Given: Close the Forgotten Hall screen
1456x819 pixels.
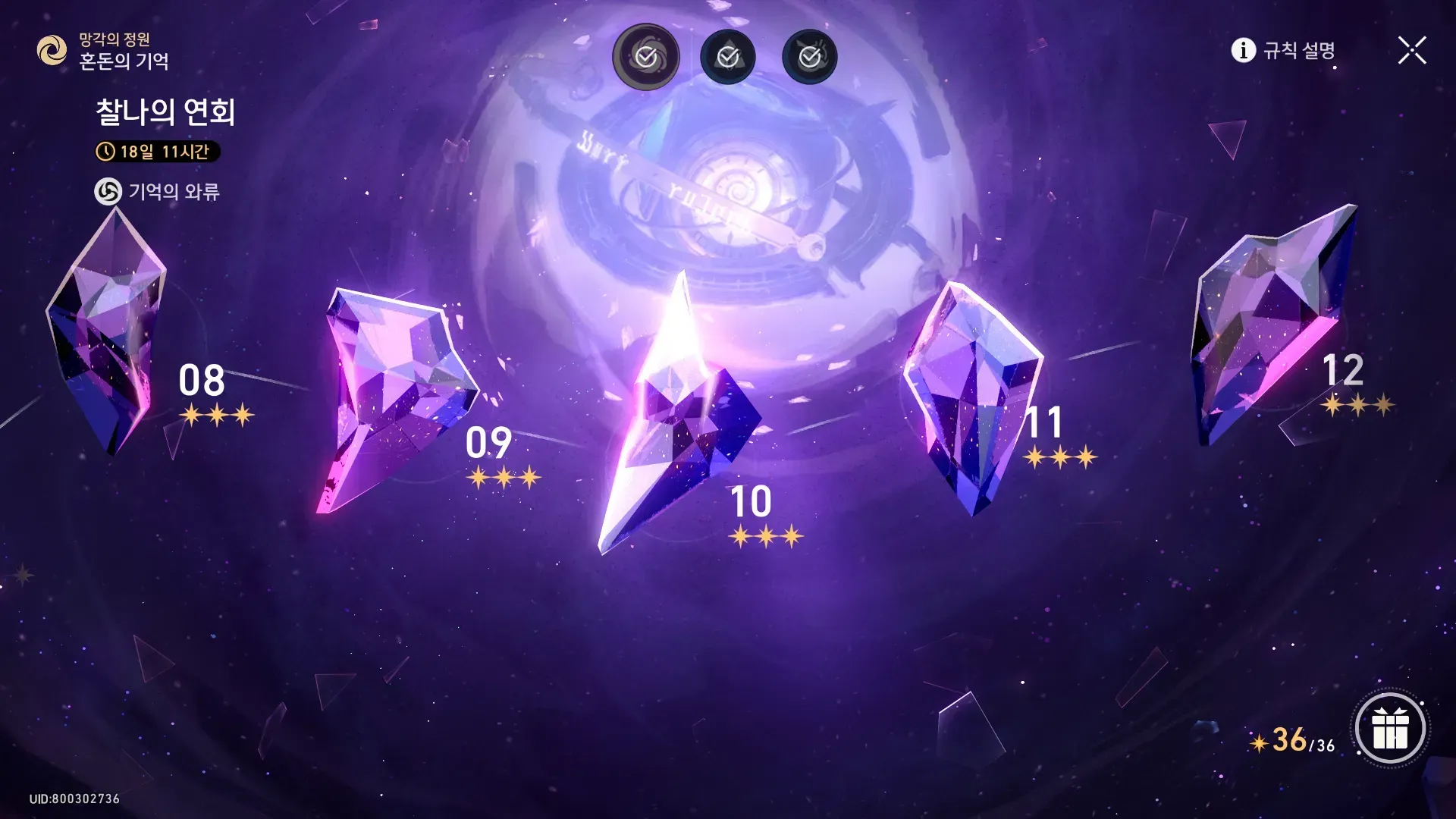Looking at the screenshot, I should click(1411, 51).
